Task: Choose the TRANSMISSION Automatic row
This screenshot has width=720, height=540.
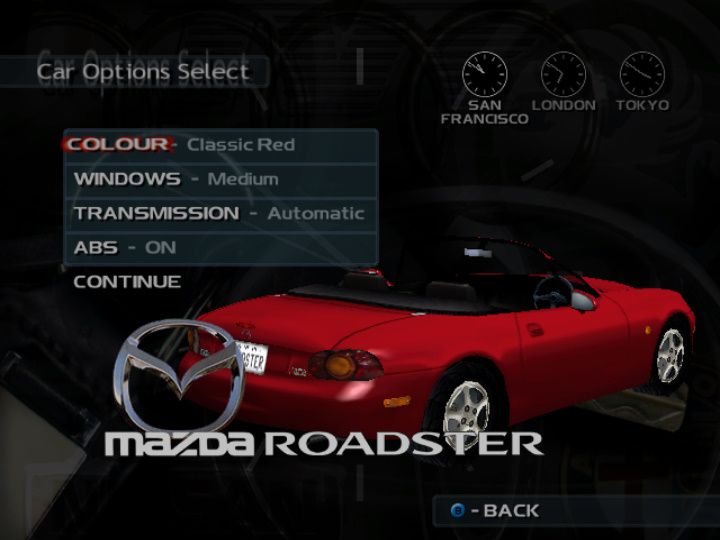Action: (220, 214)
